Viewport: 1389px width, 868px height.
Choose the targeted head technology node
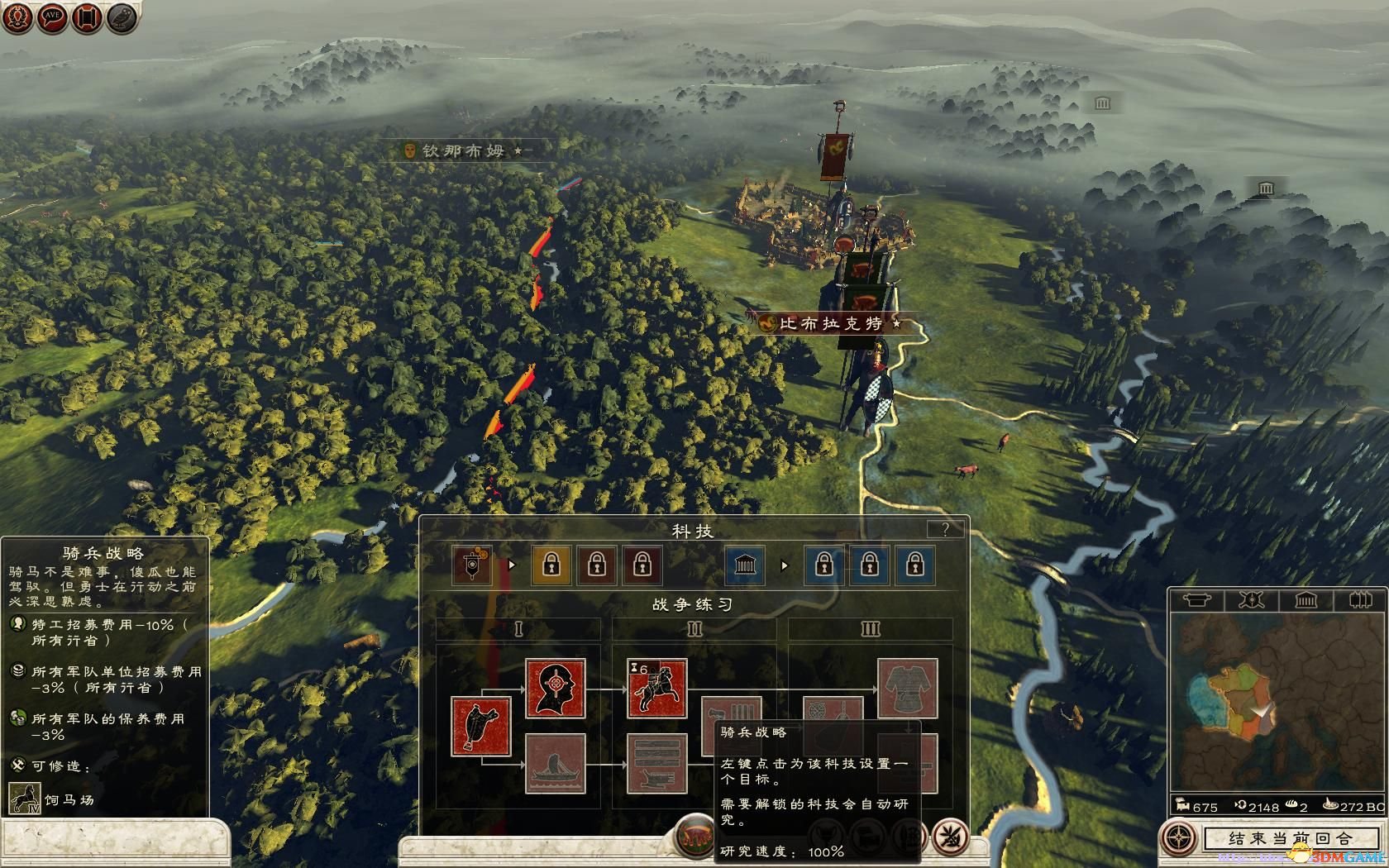556,688
